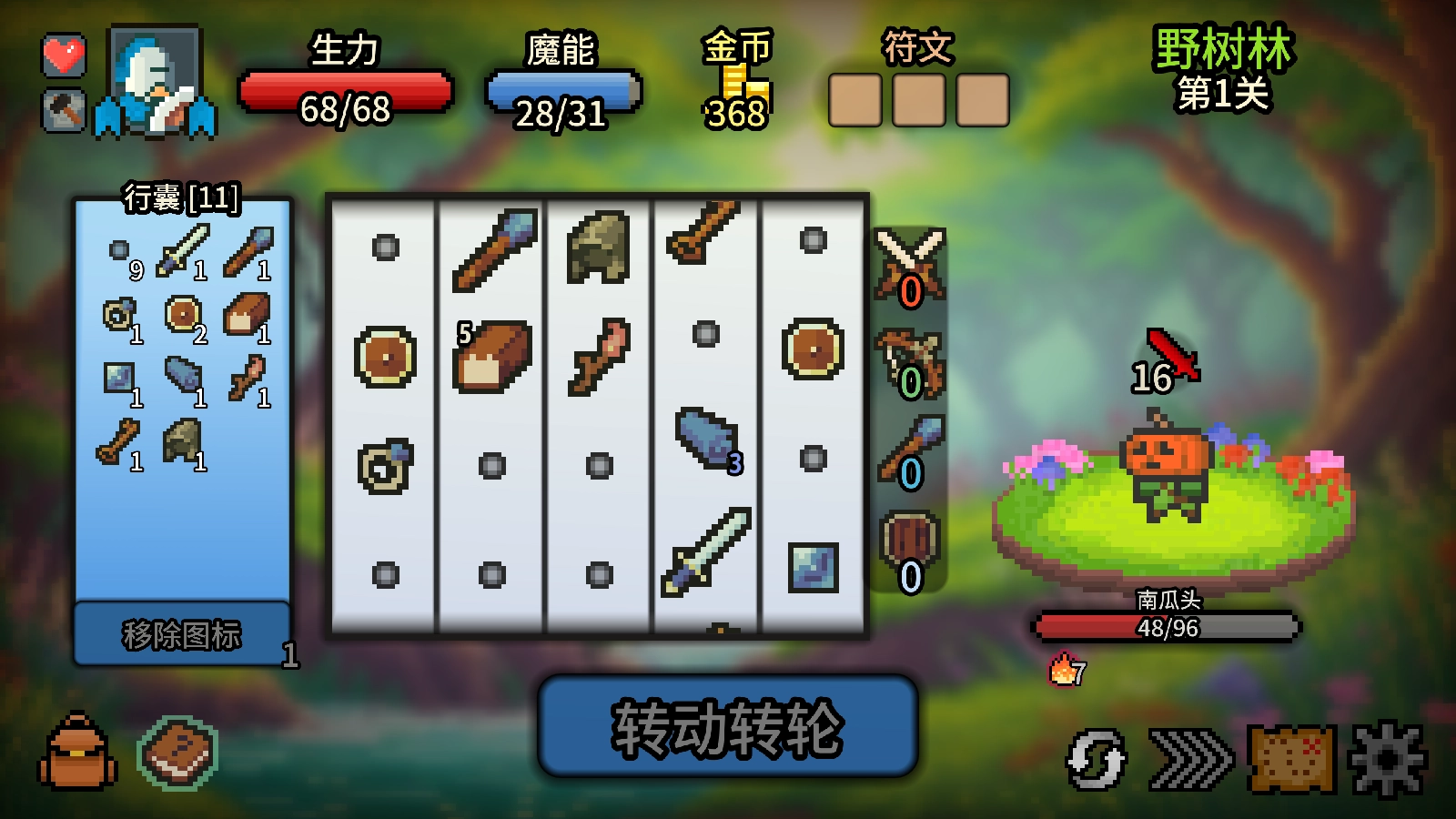This screenshot has width=1456, height=819.
Task: Open the treasure map icon
Action: (x=1292, y=760)
